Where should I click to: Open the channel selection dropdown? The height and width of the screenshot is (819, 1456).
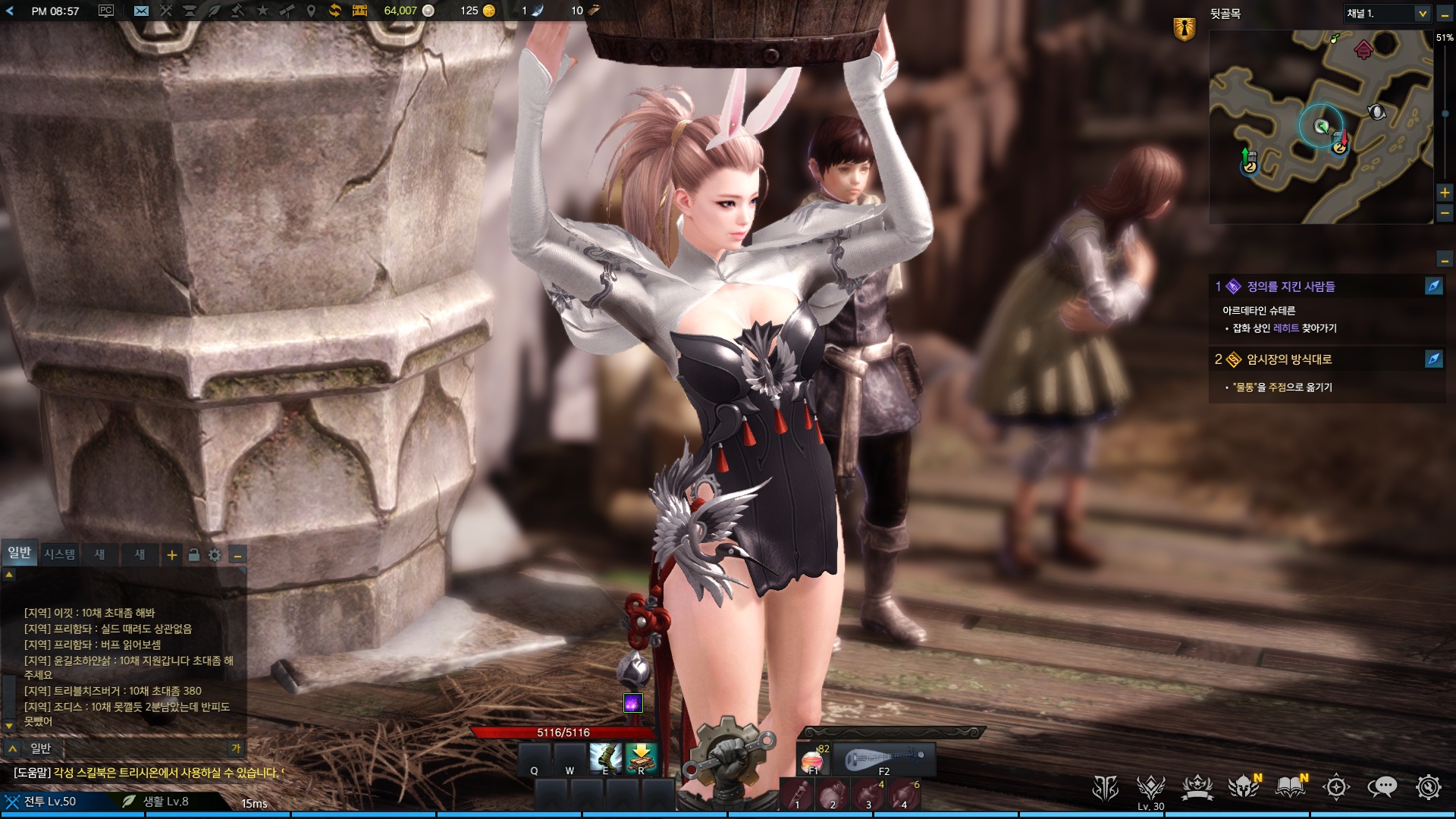pyautogui.click(x=1422, y=14)
